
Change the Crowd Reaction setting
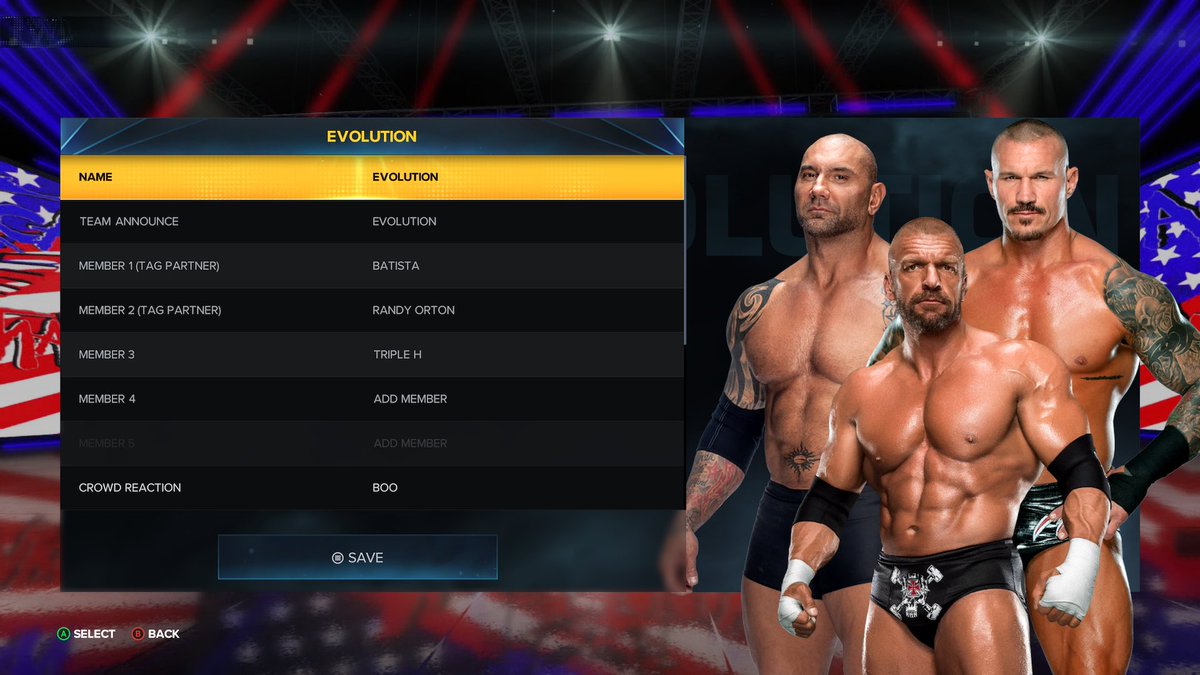point(371,488)
